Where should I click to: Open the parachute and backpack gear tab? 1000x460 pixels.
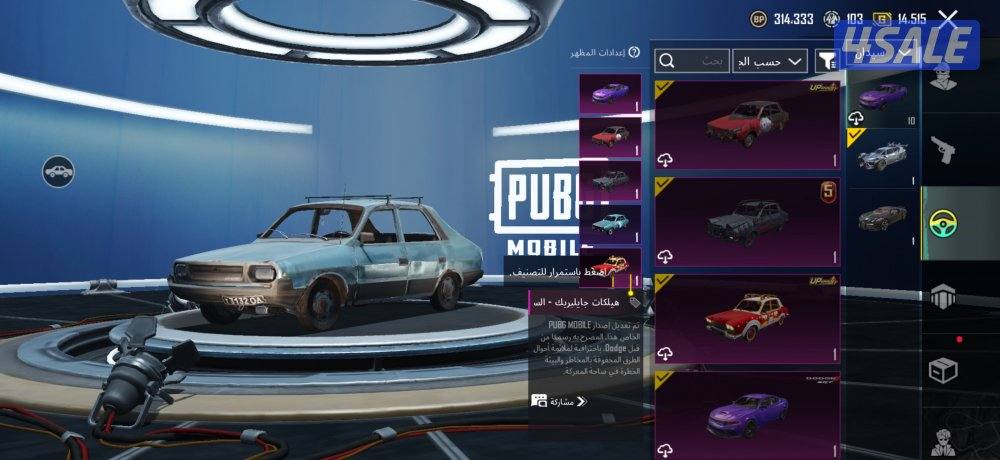point(942,296)
